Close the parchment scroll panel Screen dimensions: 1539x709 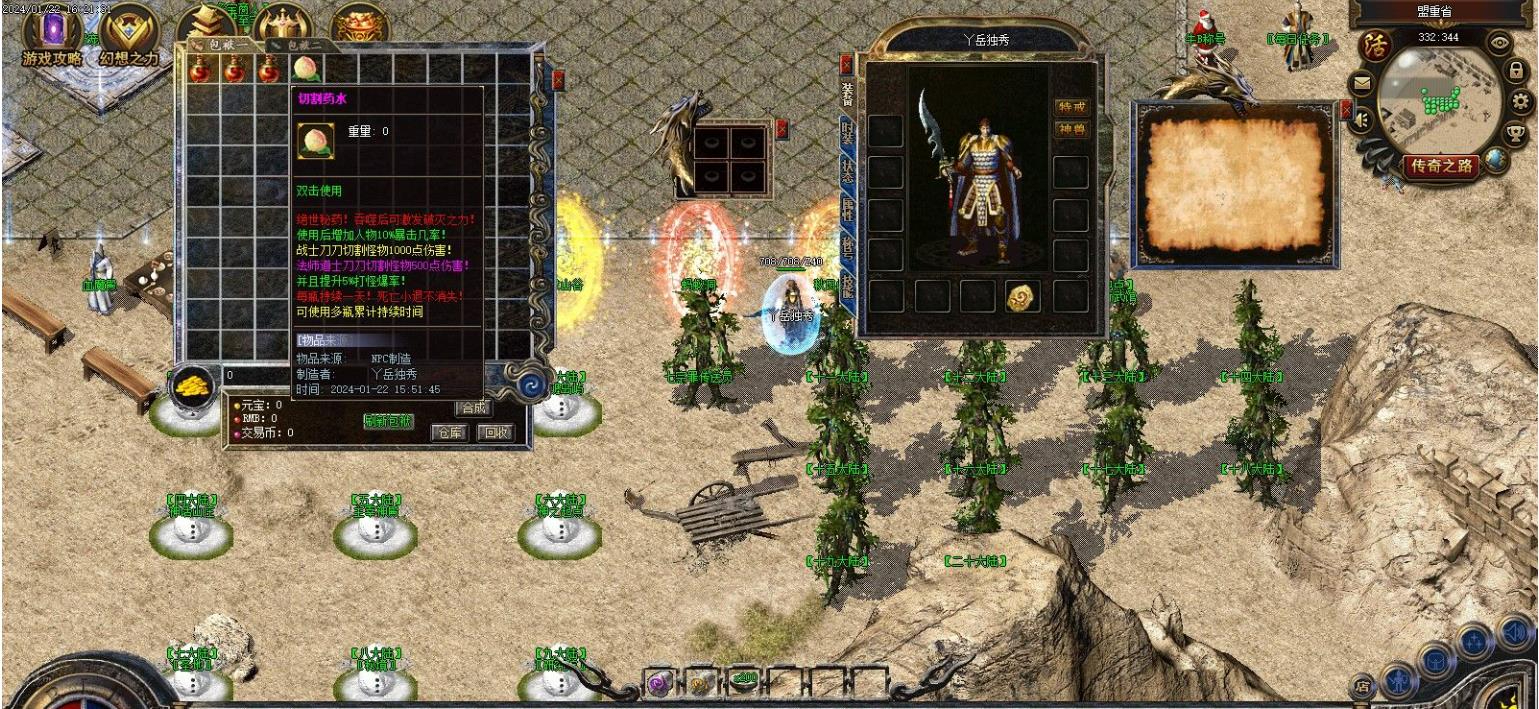pos(1346,109)
